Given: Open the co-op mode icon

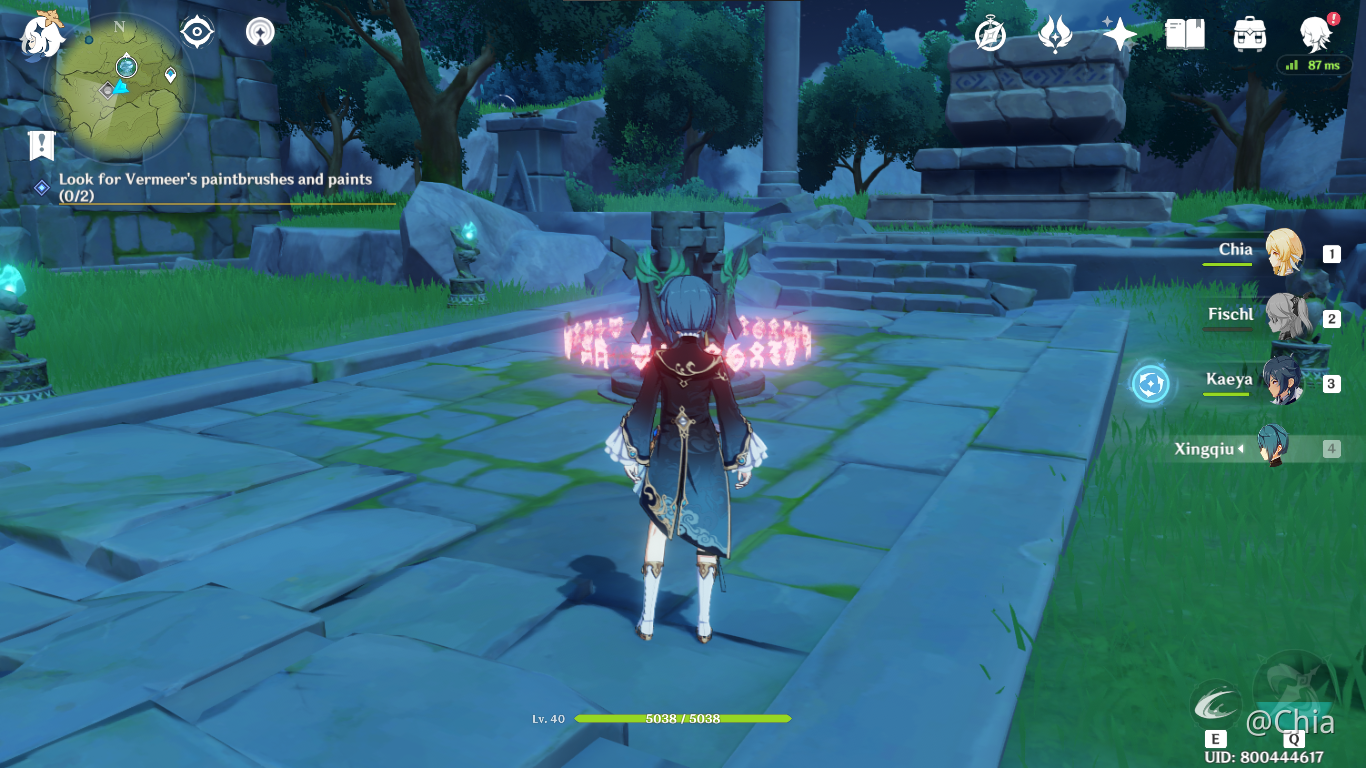Looking at the screenshot, I should coord(260,32).
